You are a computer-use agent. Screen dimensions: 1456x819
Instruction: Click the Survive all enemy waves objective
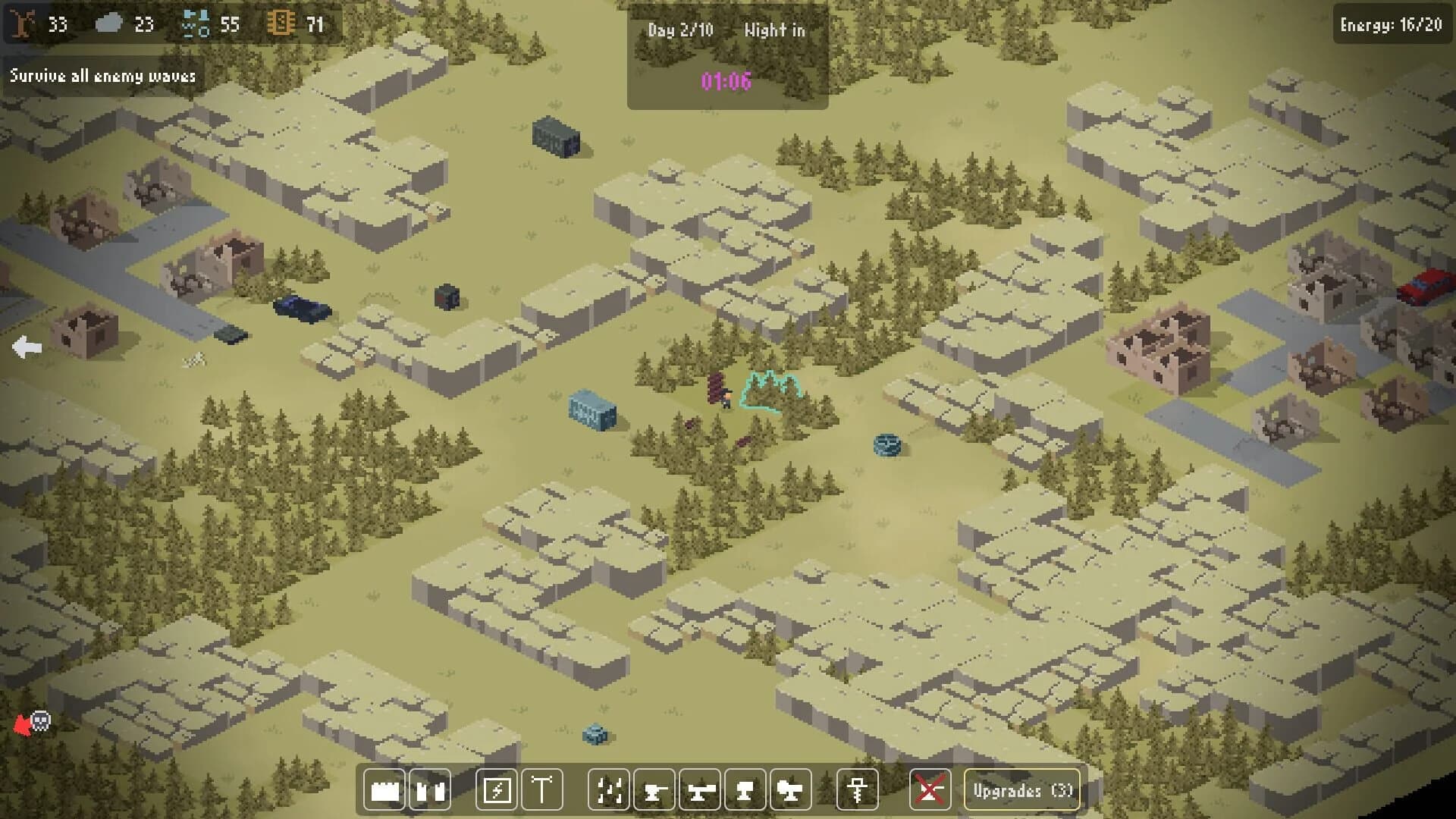click(x=102, y=76)
